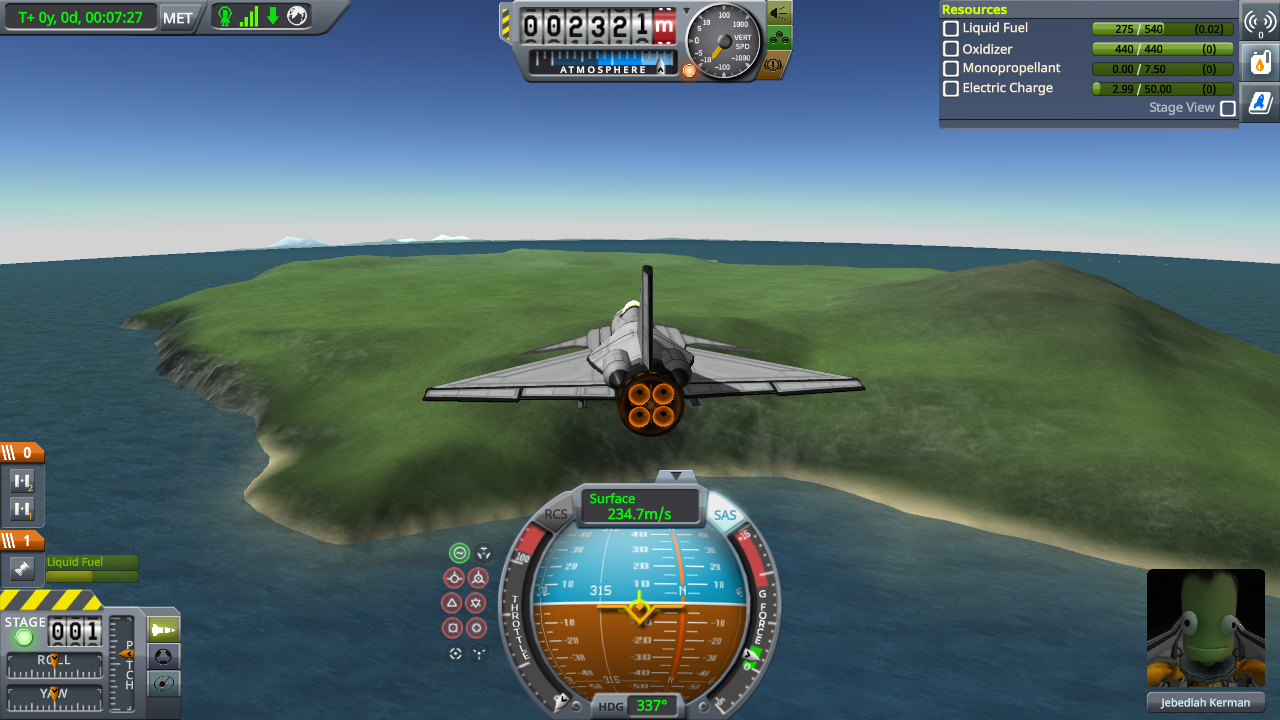Image resolution: width=1280 pixels, height=720 pixels.
Task: Switch to docking mode button
Action: click(163, 656)
